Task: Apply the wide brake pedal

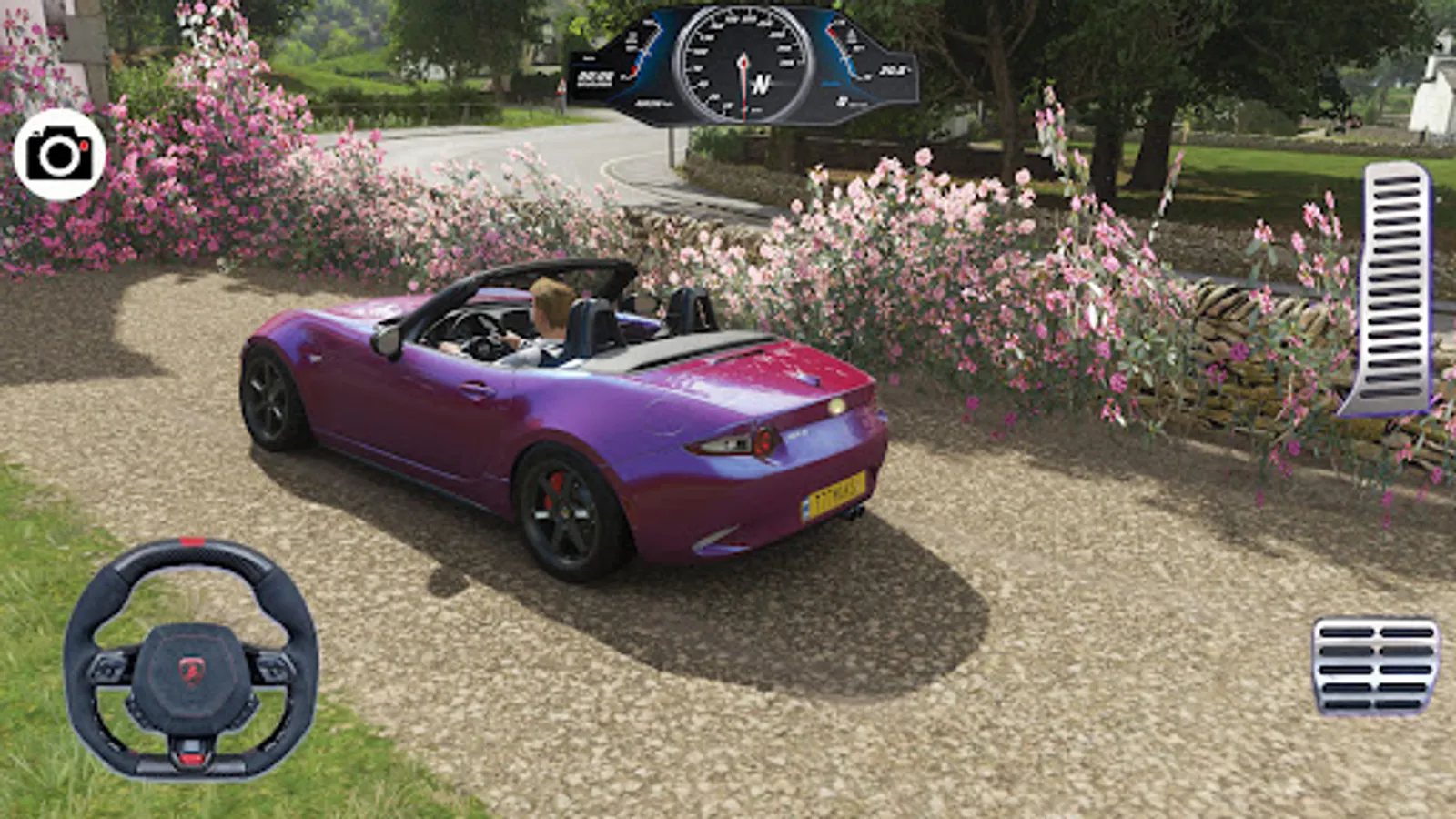Action: click(1375, 666)
